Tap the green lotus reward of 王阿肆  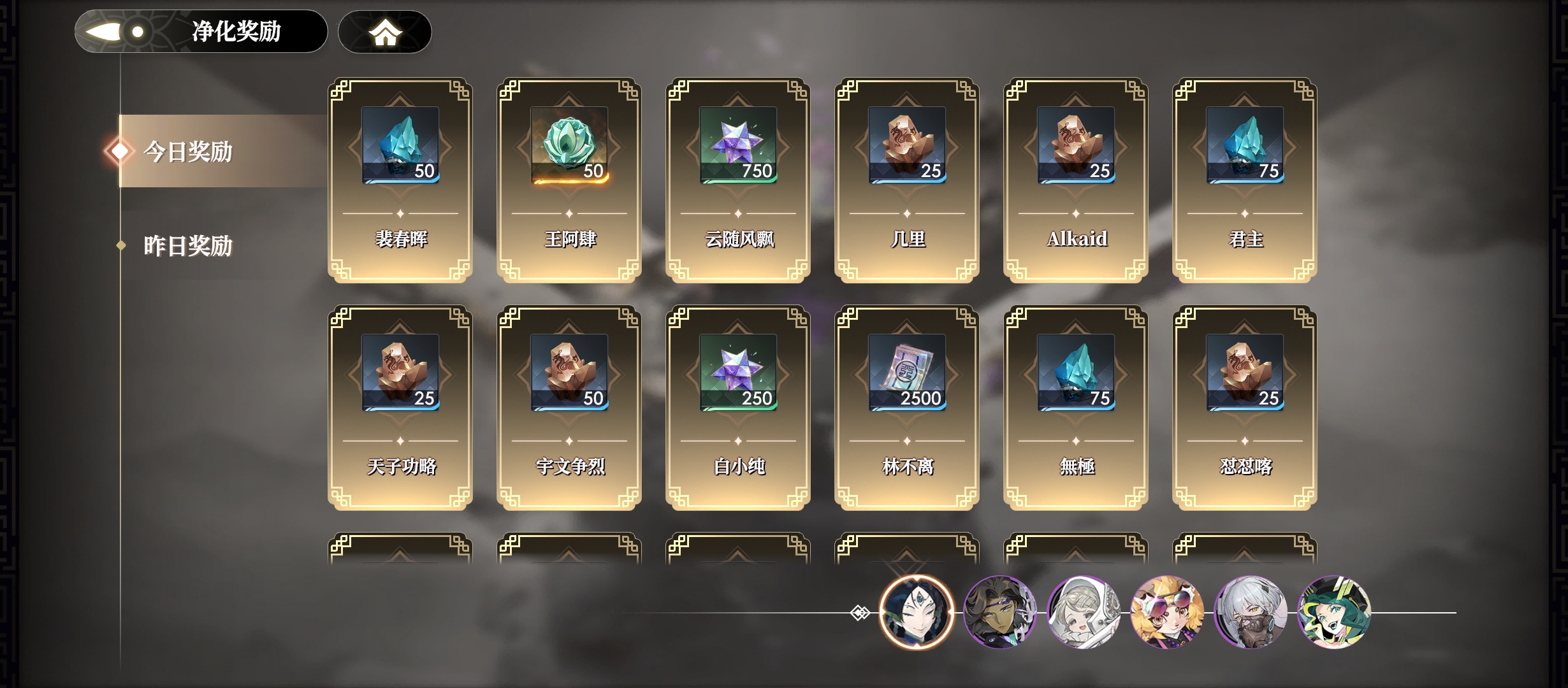[569, 145]
